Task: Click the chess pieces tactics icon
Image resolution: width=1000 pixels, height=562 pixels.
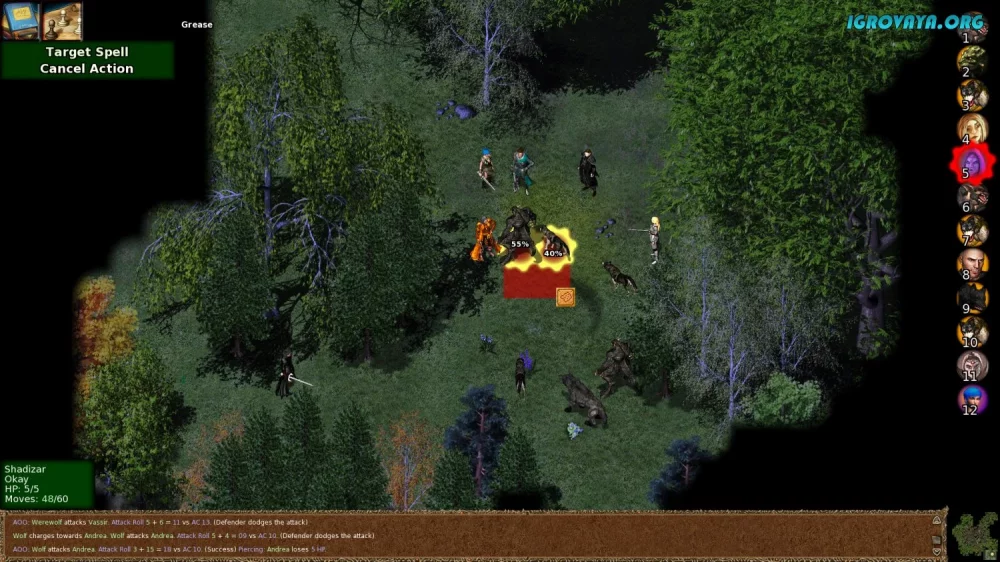Action: click(62, 21)
